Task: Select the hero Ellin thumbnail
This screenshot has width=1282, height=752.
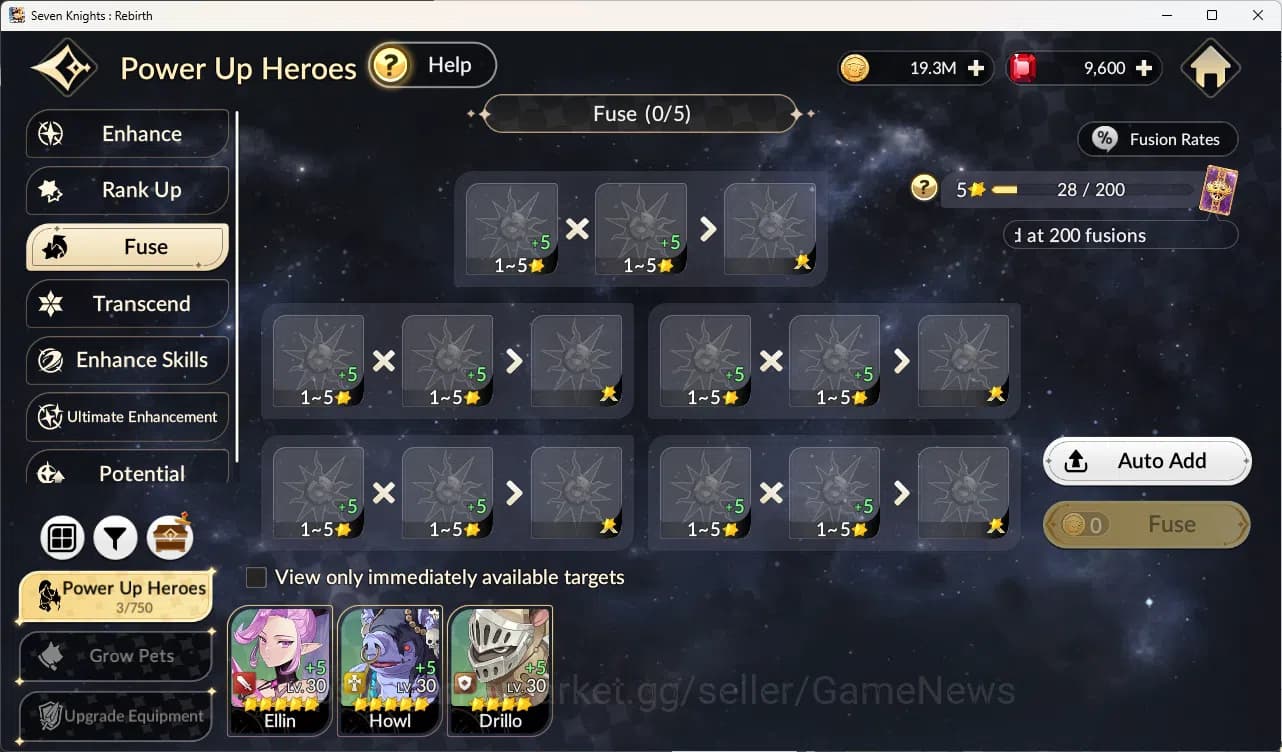Action: (x=280, y=671)
